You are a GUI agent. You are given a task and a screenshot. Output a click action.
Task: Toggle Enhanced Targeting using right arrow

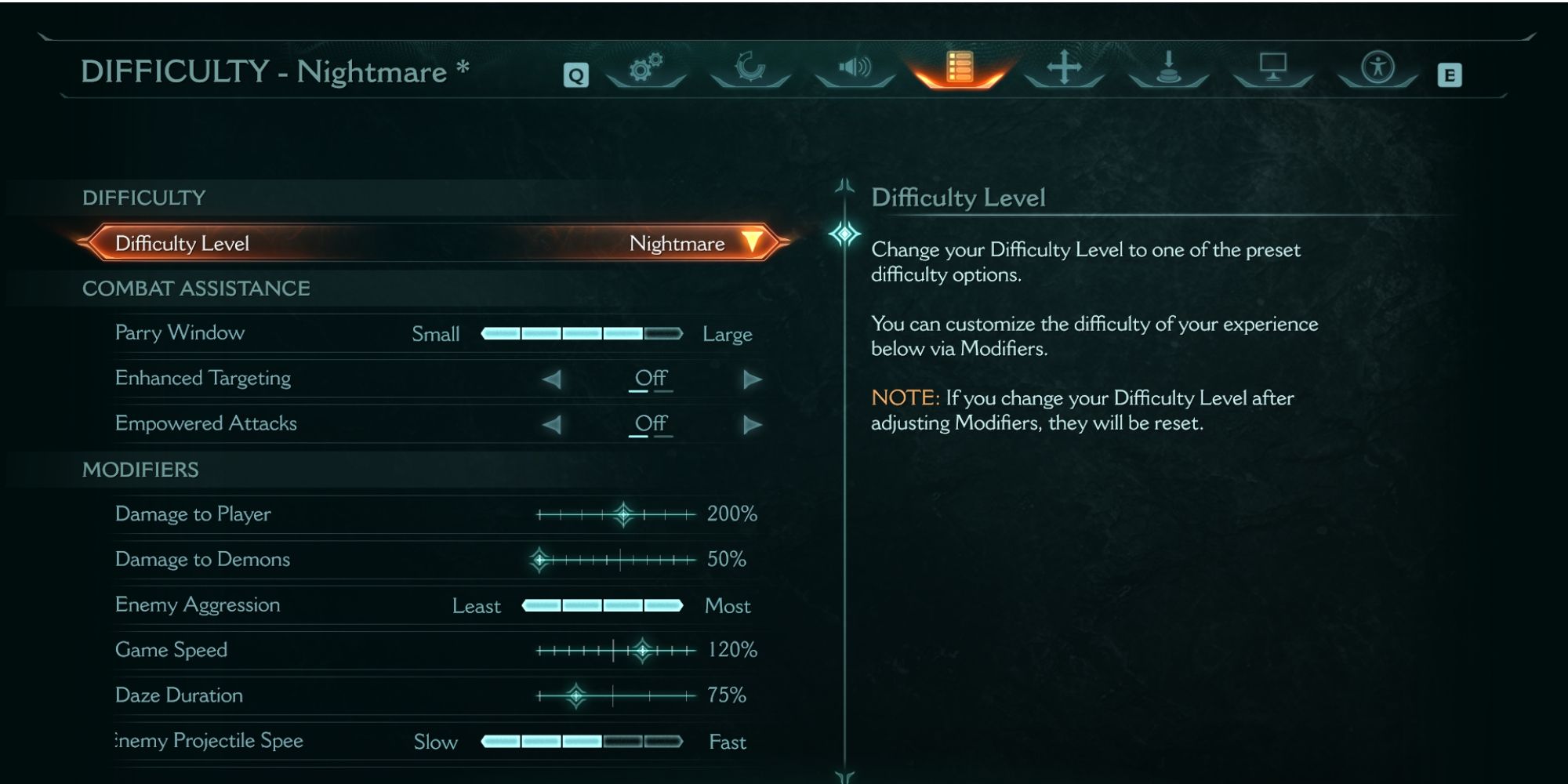(752, 379)
